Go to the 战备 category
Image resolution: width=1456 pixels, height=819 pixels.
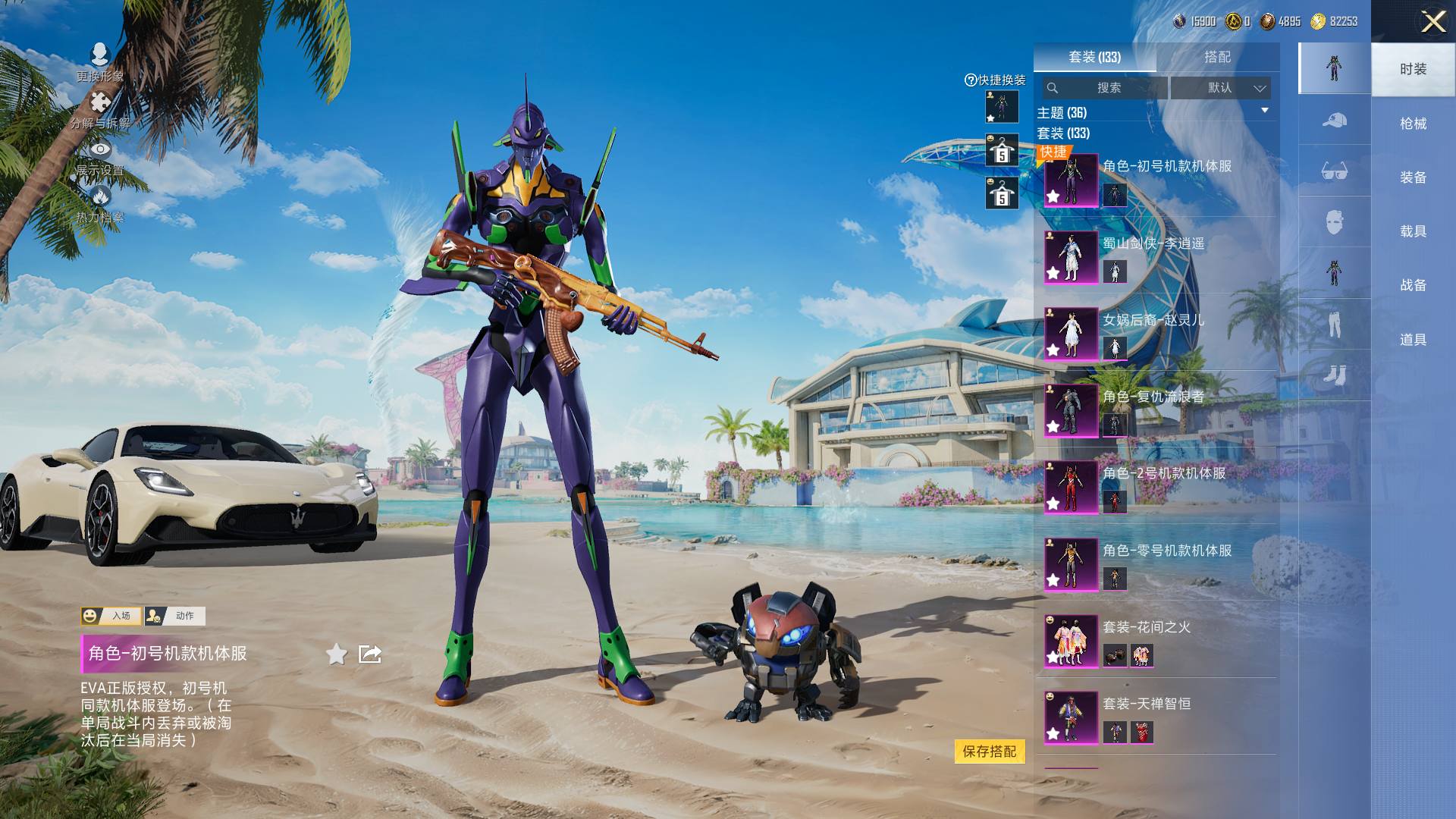tap(1413, 285)
